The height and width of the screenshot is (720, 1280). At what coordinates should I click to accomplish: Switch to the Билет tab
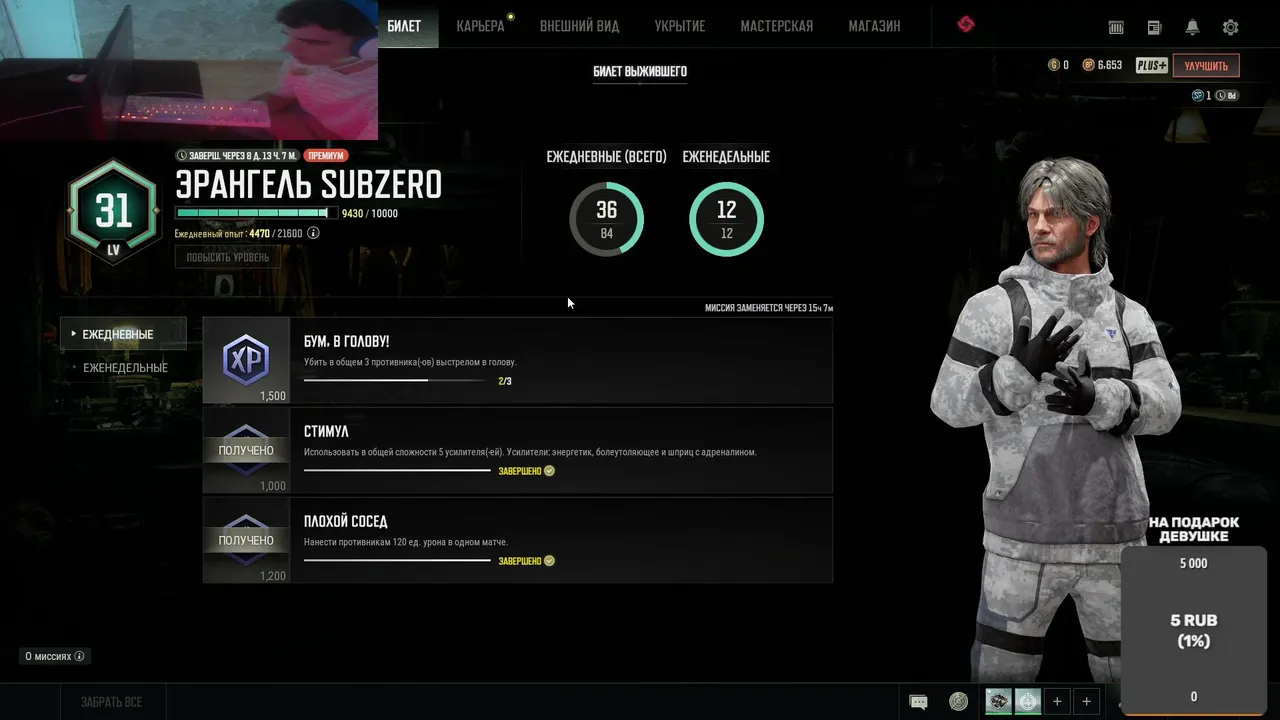pos(404,26)
